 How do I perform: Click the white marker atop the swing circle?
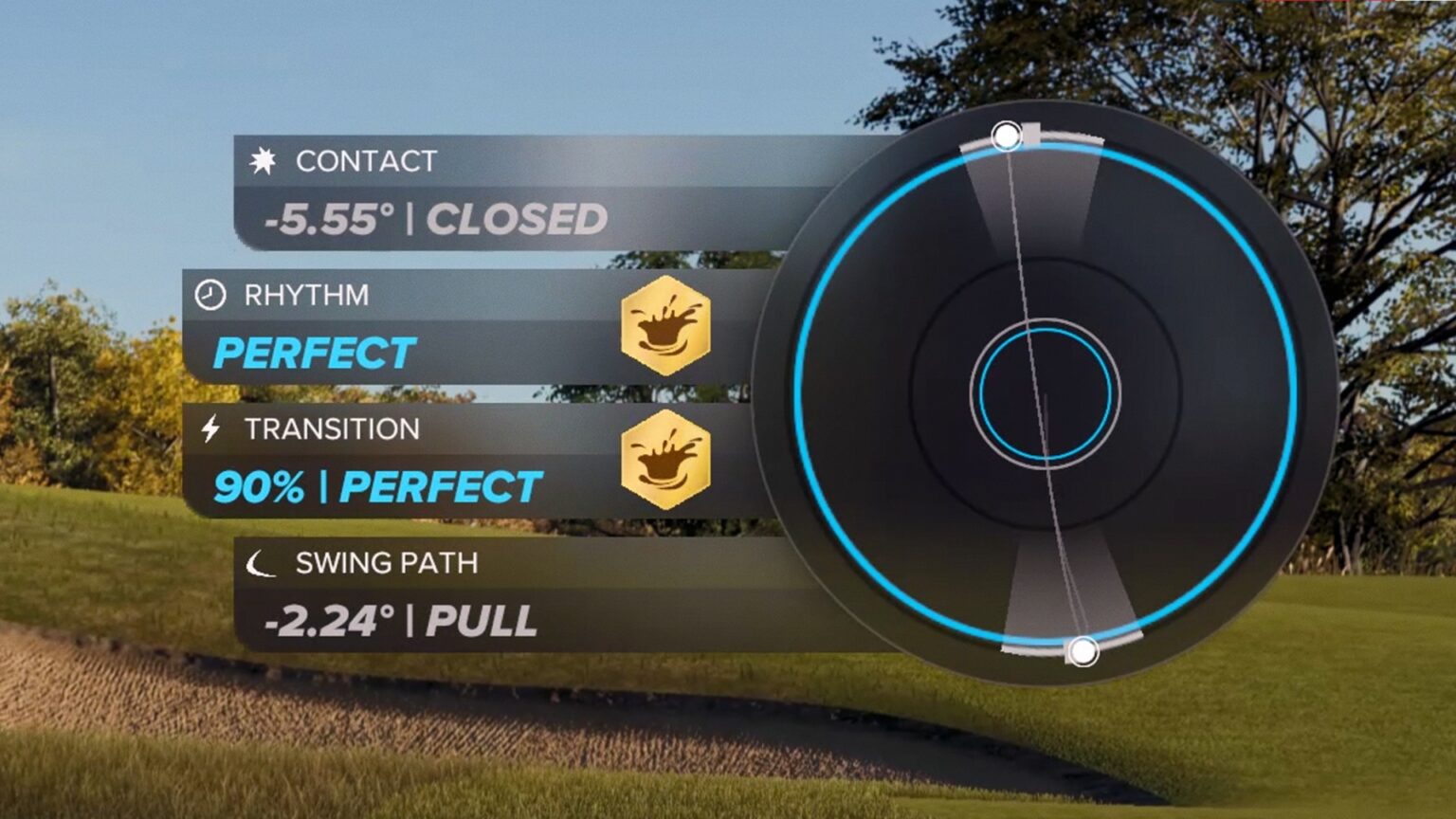[1007, 137]
